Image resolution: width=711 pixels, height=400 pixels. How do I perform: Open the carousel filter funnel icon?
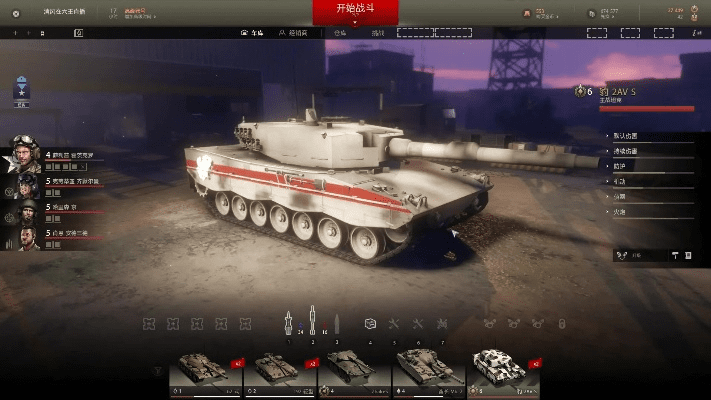tap(159, 371)
